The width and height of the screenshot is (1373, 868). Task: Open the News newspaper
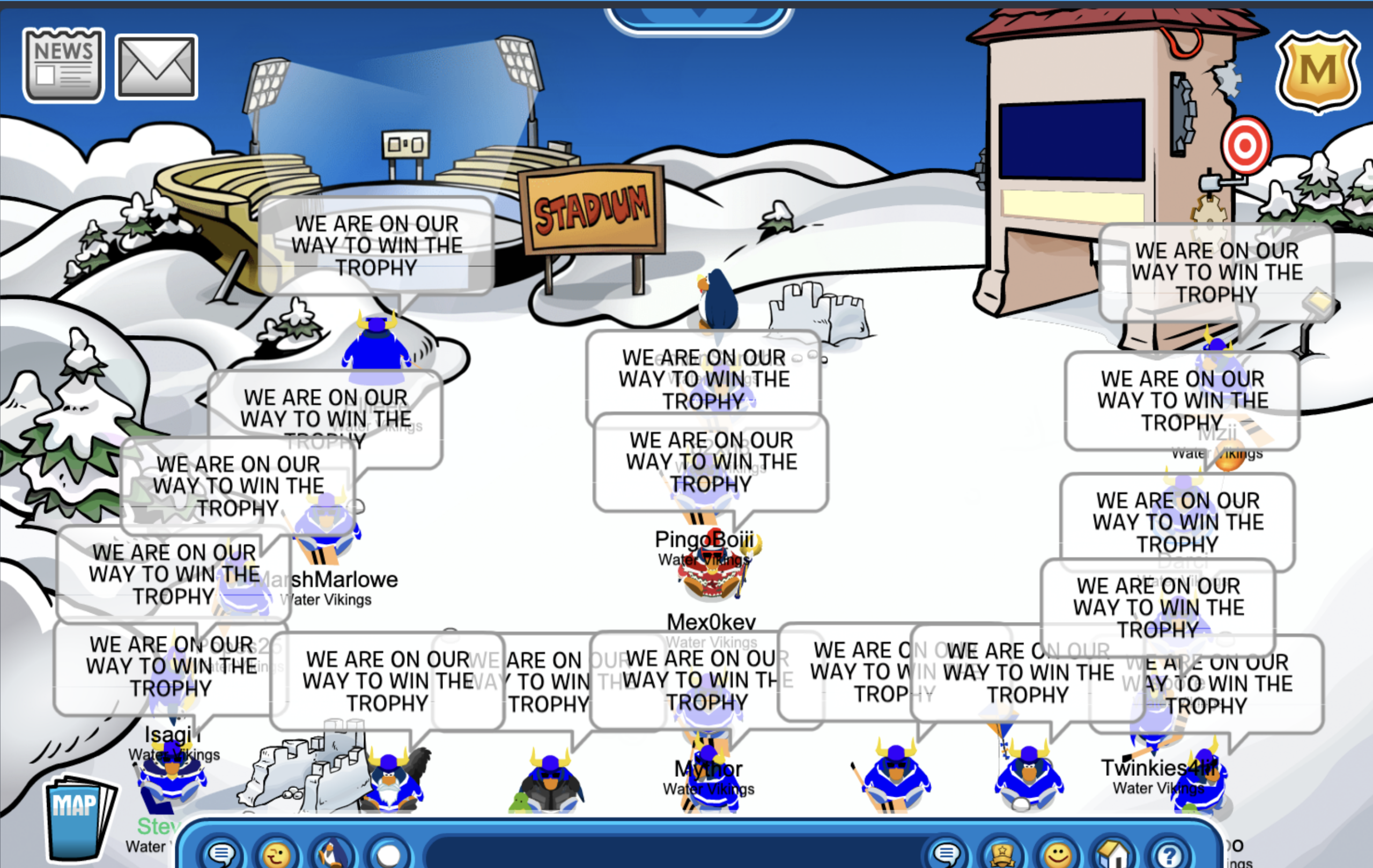[63, 65]
